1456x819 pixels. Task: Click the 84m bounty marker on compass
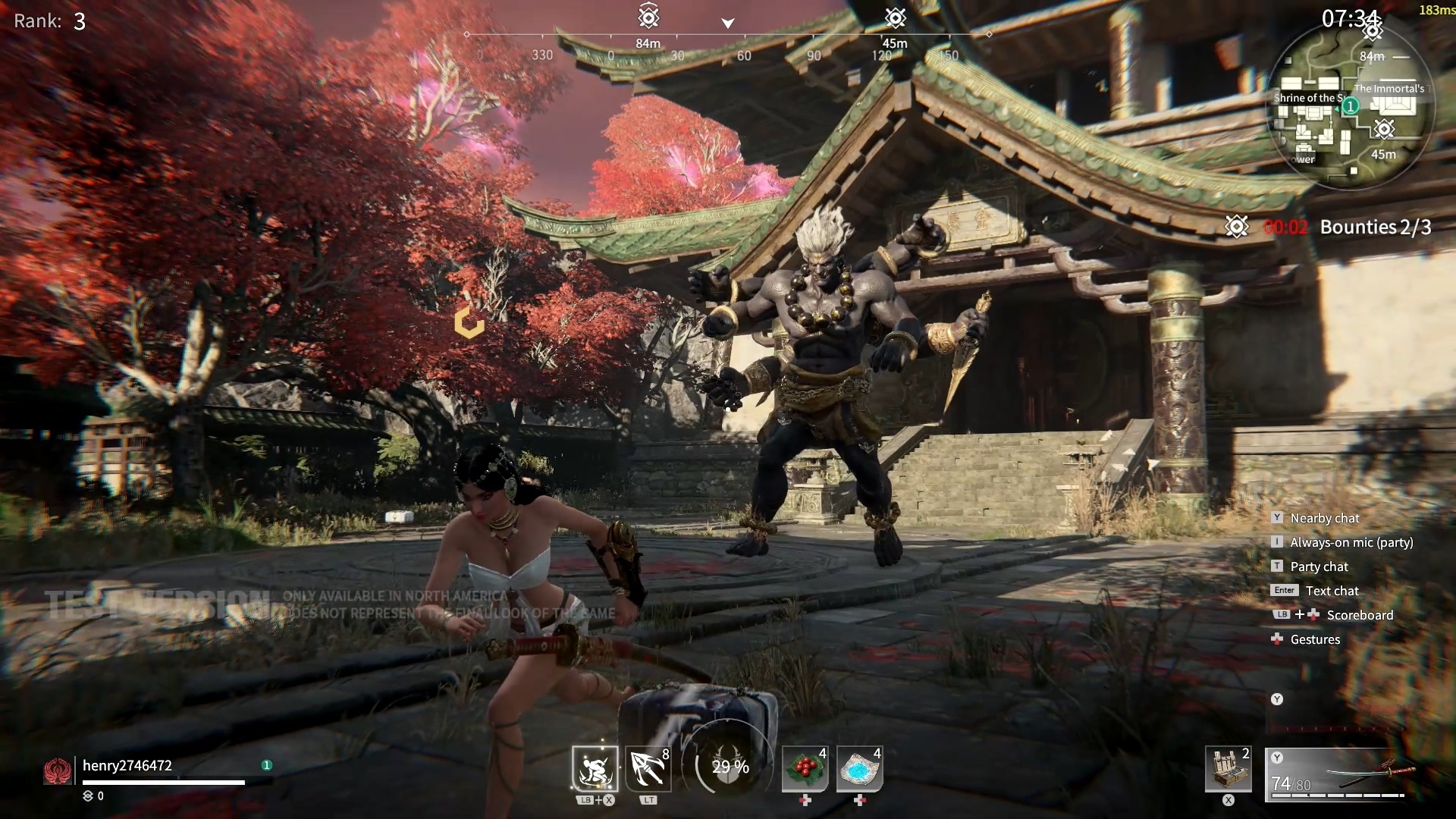[648, 17]
